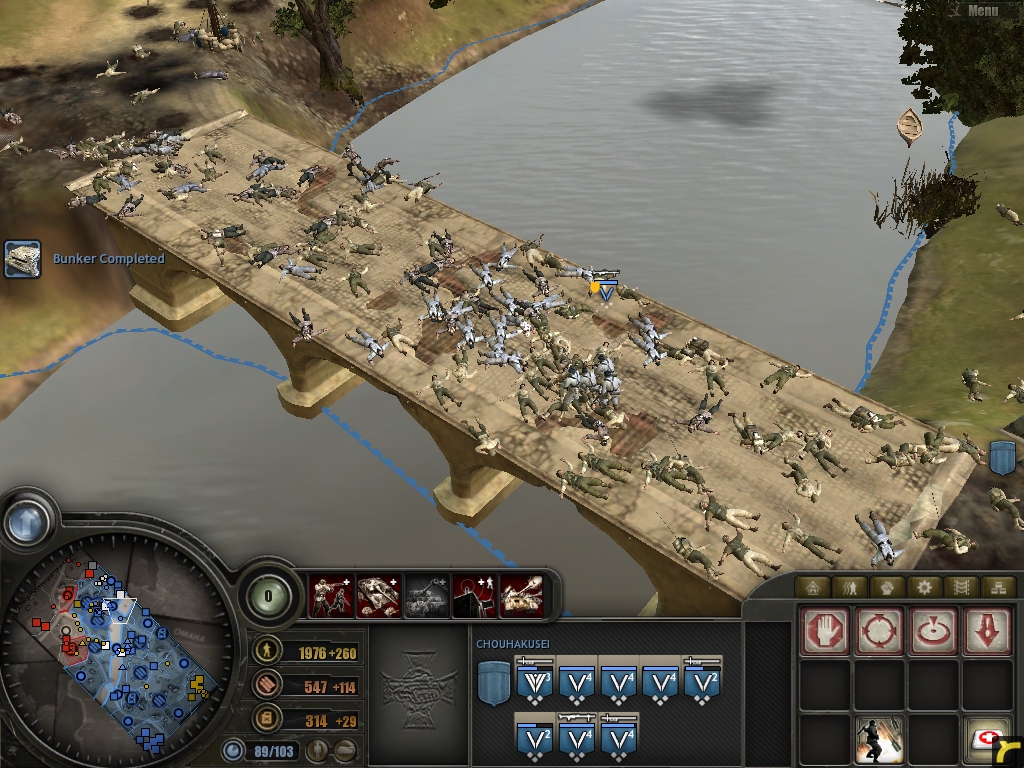Viewport: 1024px width, 768px height.
Task: Select the large blue shield squad badge
Action: point(492,683)
